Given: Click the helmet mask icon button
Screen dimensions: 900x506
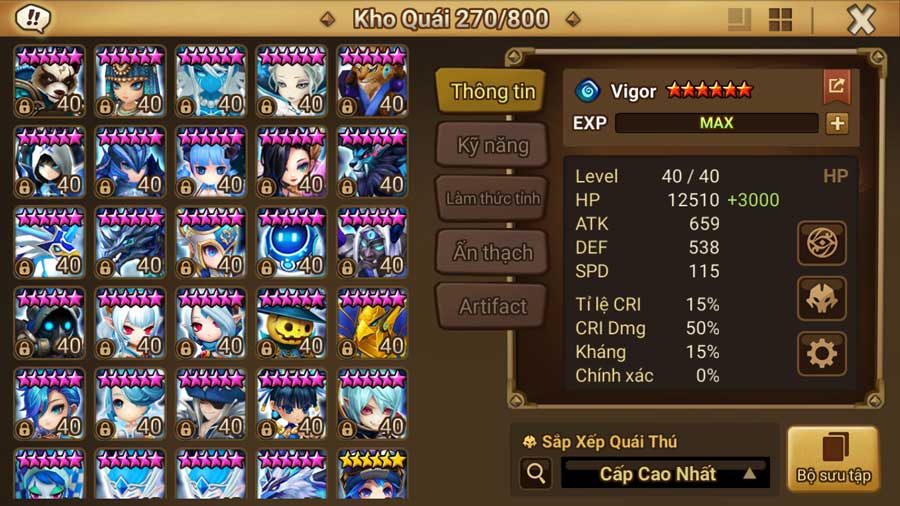Looking at the screenshot, I should (x=822, y=298).
